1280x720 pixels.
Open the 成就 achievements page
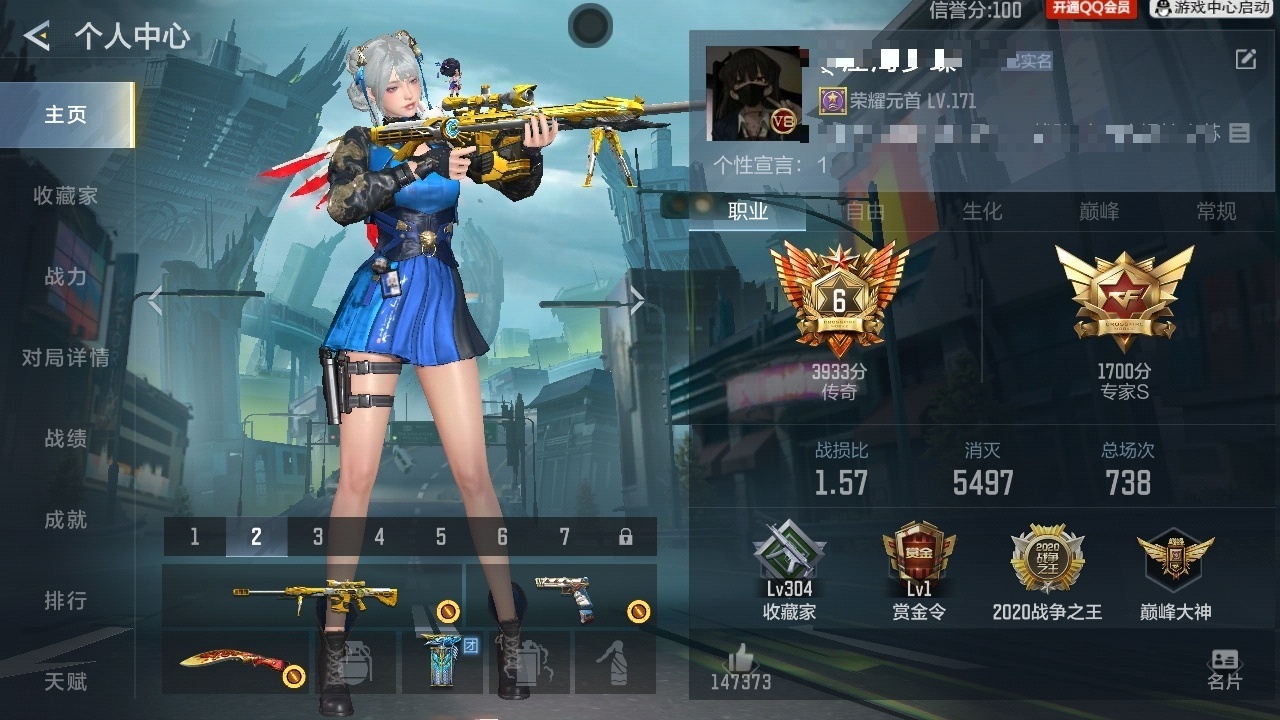(65, 520)
